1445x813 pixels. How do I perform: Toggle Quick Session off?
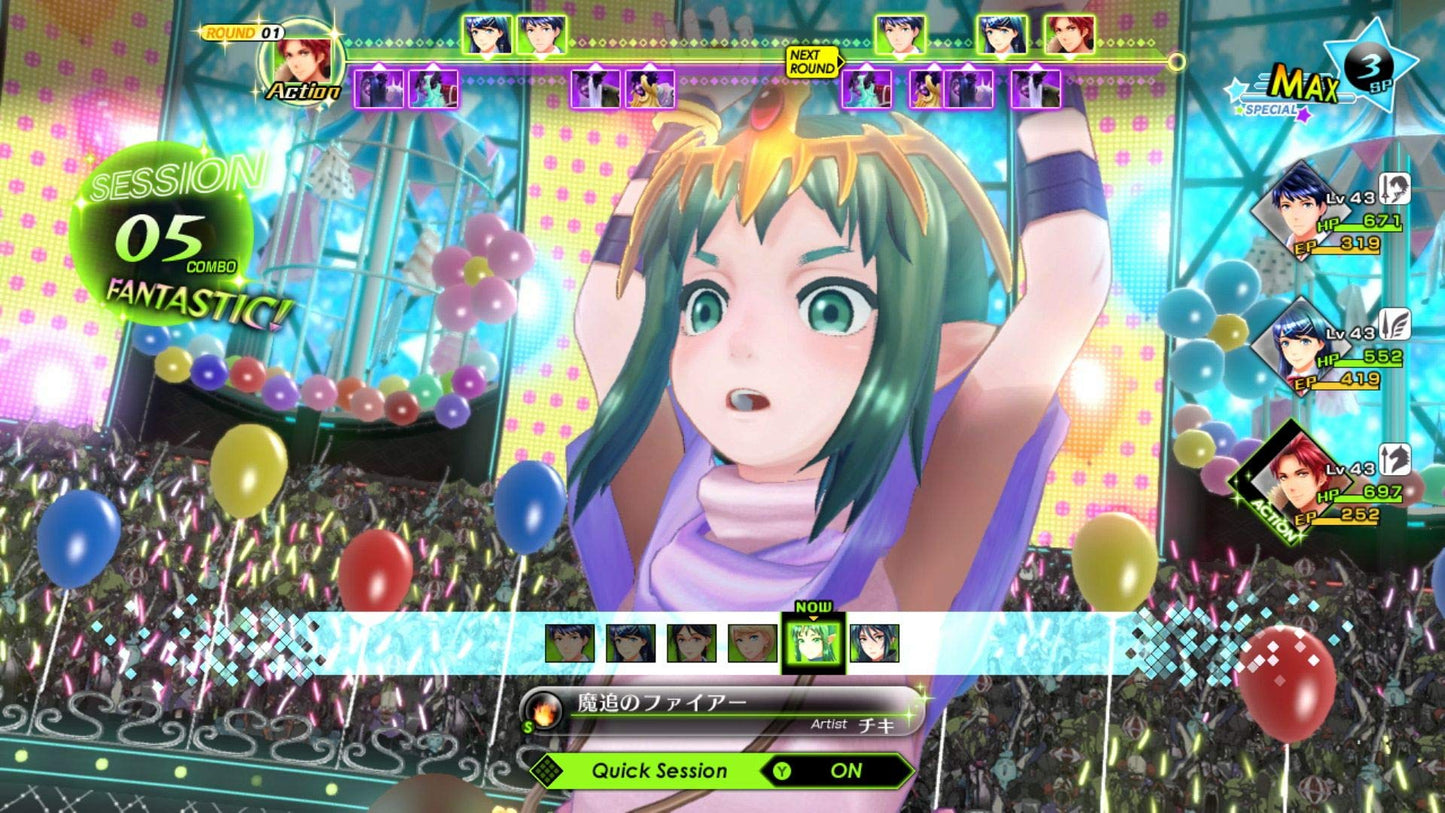(845, 770)
